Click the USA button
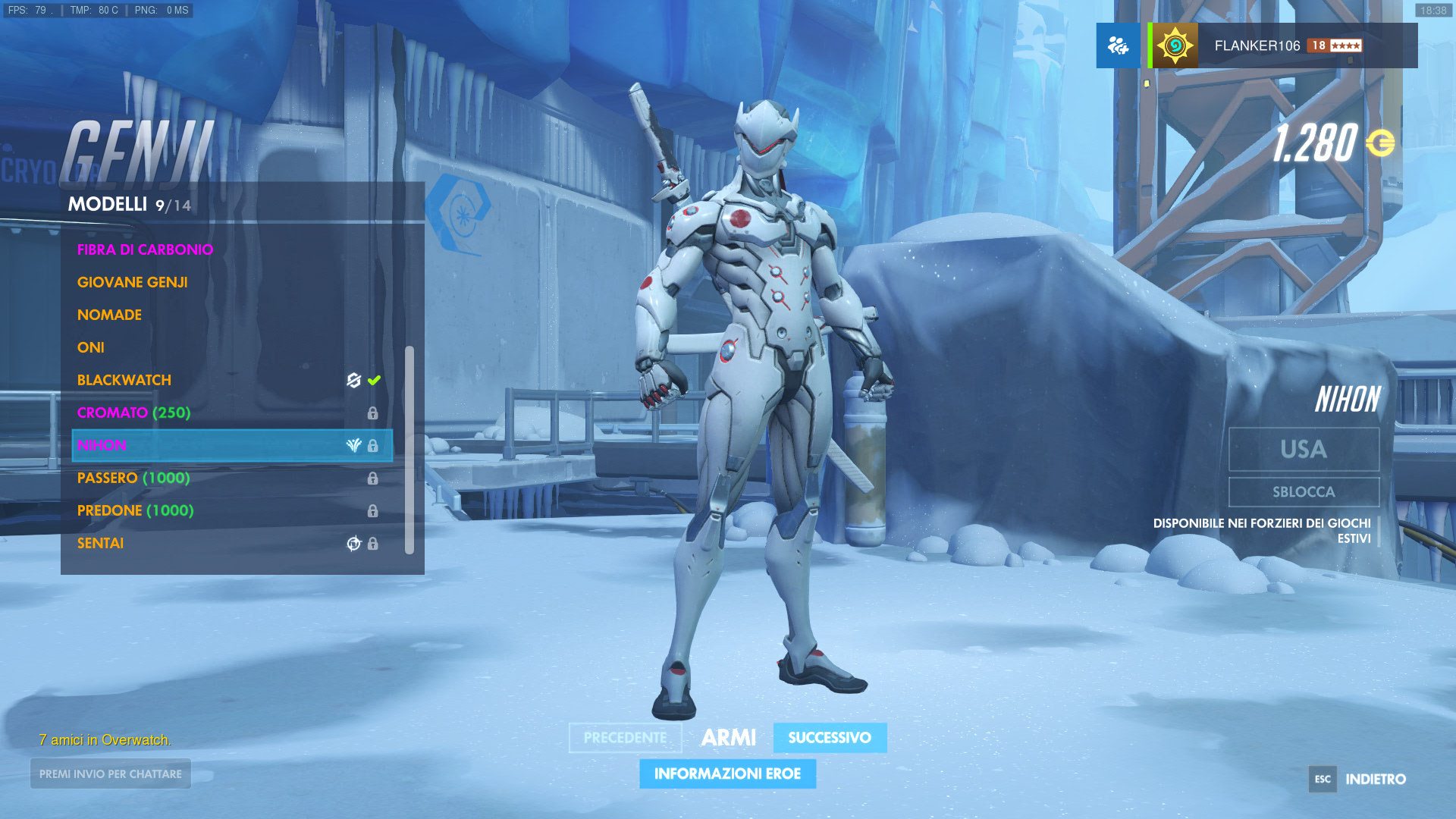 pyautogui.click(x=1304, y=449)
